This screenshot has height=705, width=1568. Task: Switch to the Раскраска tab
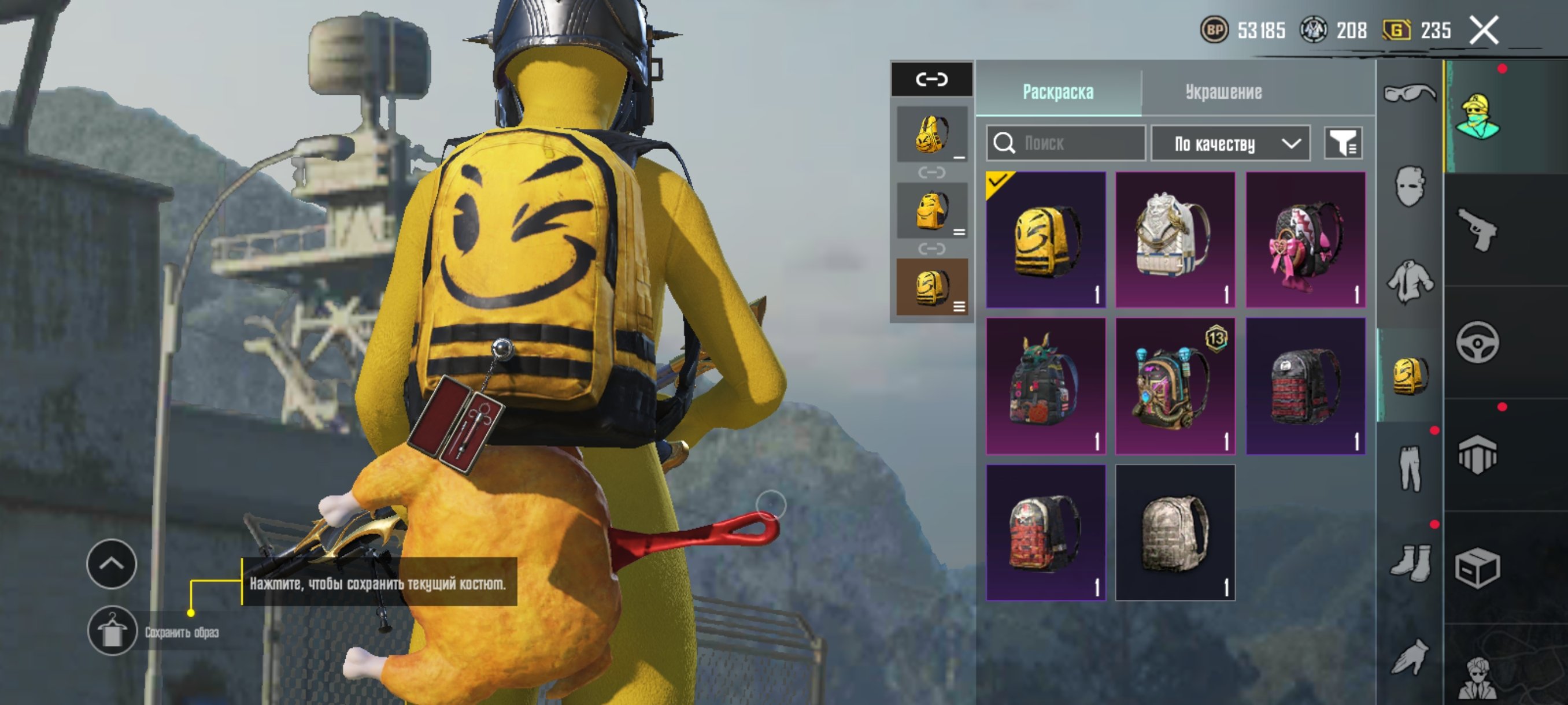[1058, 92]
